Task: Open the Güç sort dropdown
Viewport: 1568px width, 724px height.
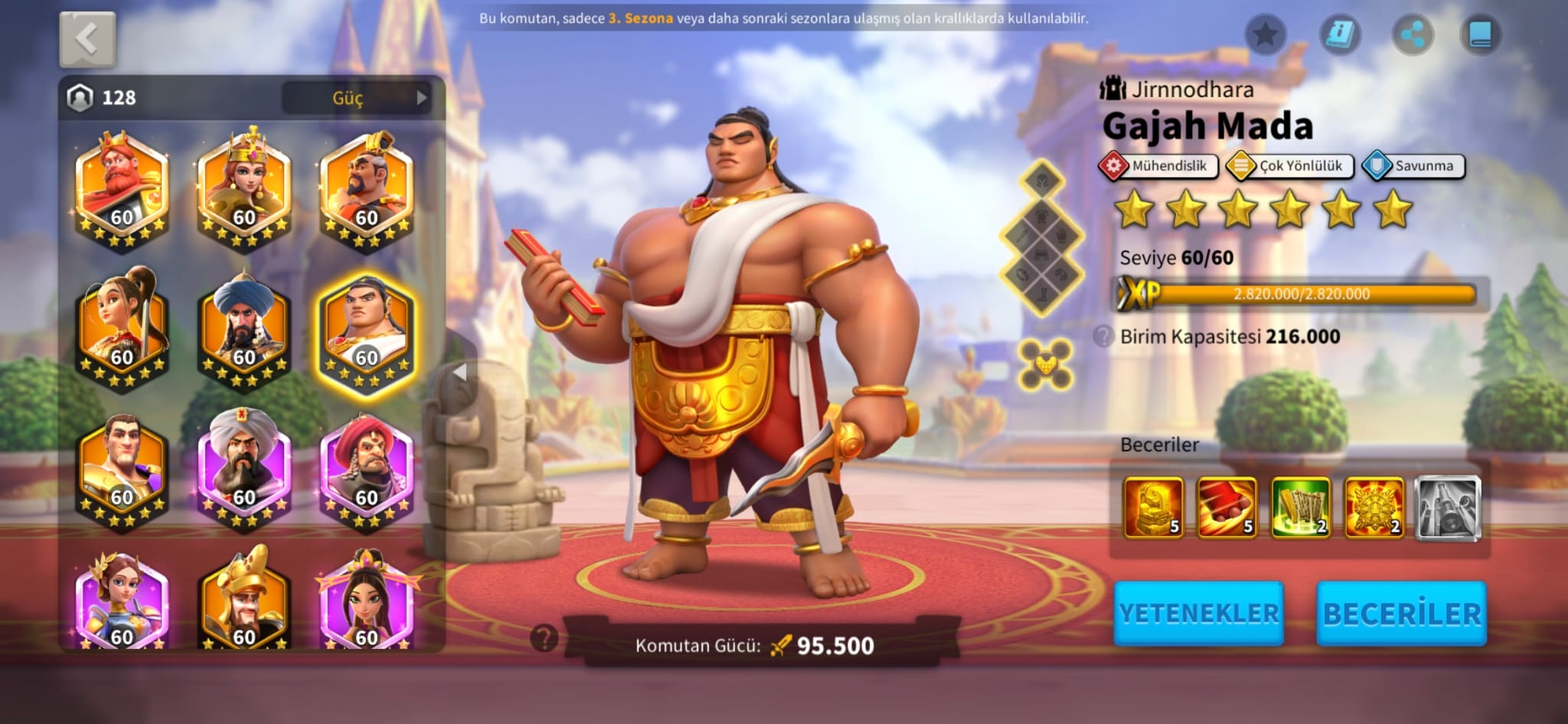Action: click(x=357, y=98)
